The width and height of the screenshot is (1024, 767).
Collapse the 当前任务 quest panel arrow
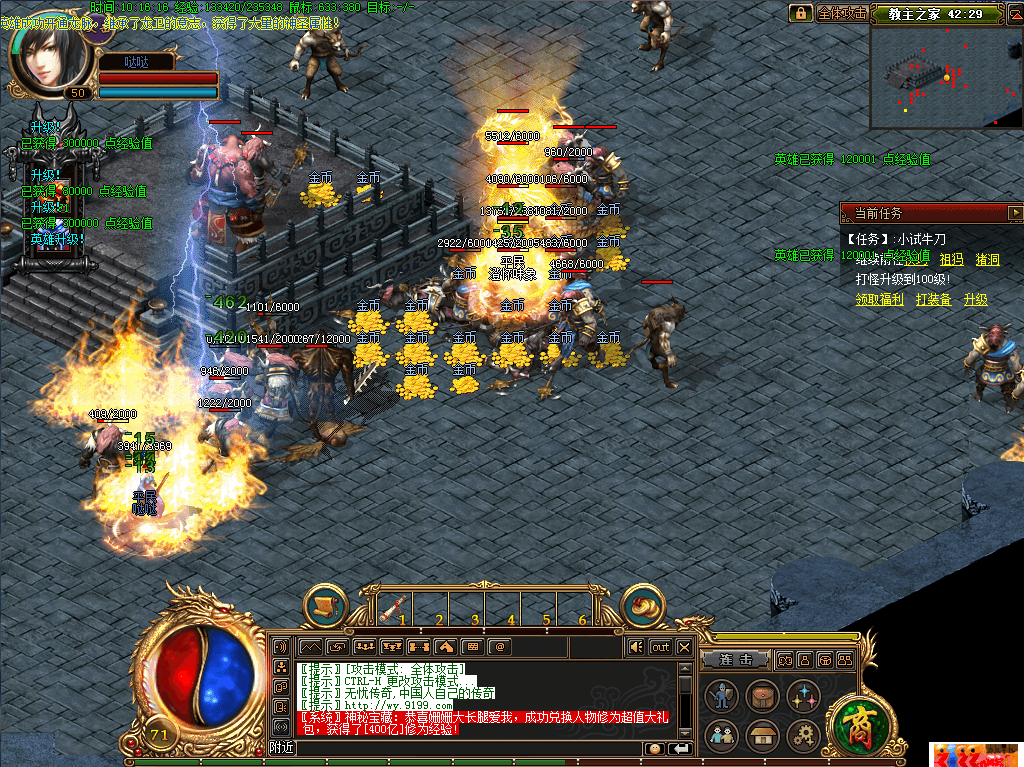pos(1015,213)
